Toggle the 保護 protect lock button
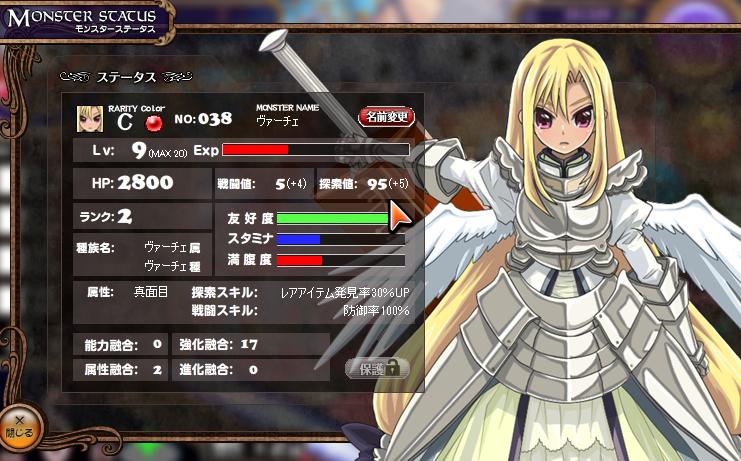741x461 pixels. point(377,369)
